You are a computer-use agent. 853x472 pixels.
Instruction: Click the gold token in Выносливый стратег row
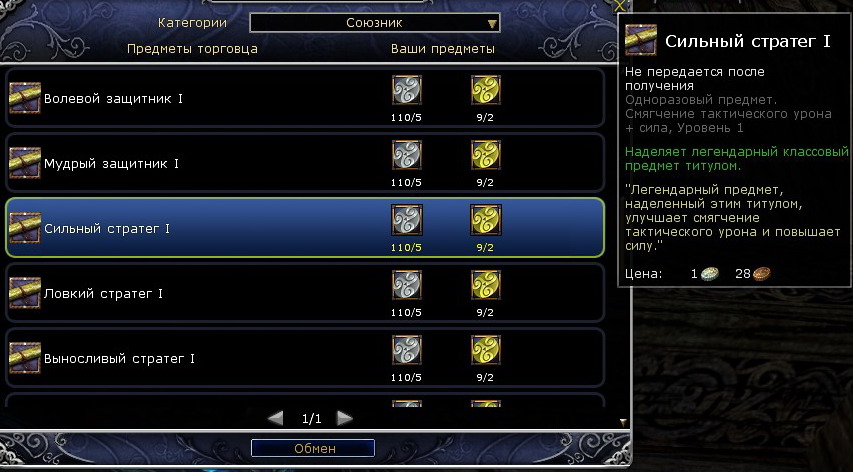tap(485, 350)
